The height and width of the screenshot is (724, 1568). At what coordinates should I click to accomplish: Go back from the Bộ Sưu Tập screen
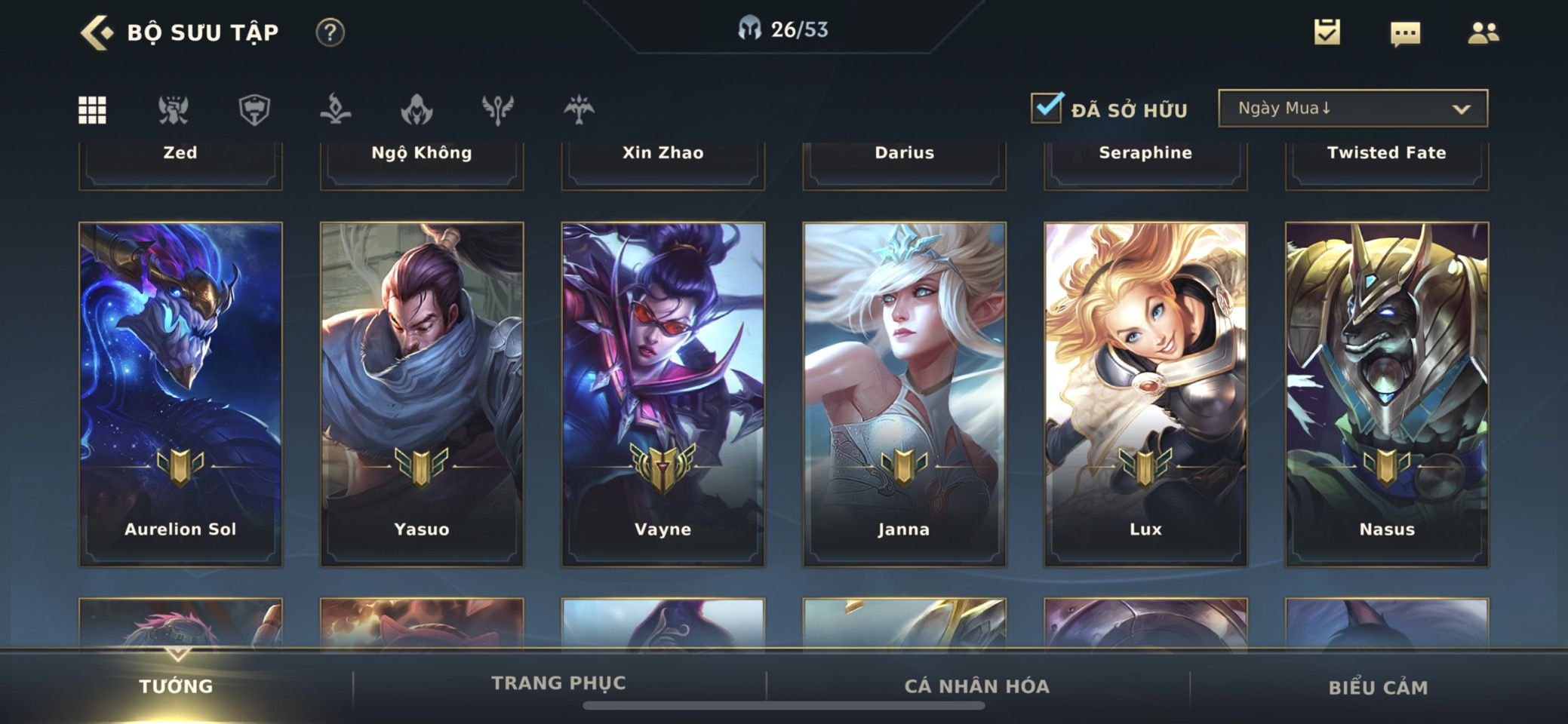[97, 33]
